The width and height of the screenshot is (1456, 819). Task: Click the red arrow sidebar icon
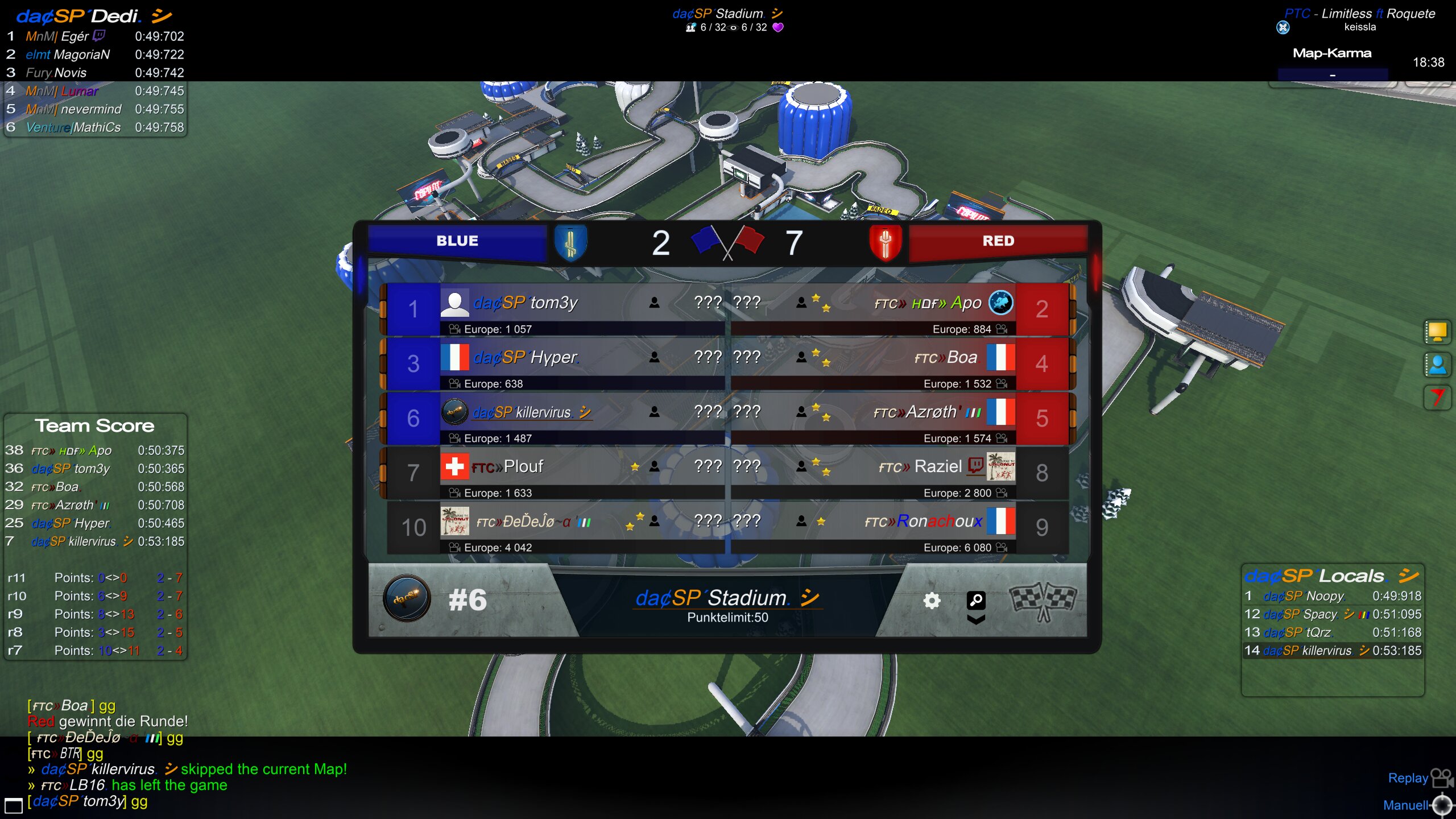click(x=1437, y=397)
